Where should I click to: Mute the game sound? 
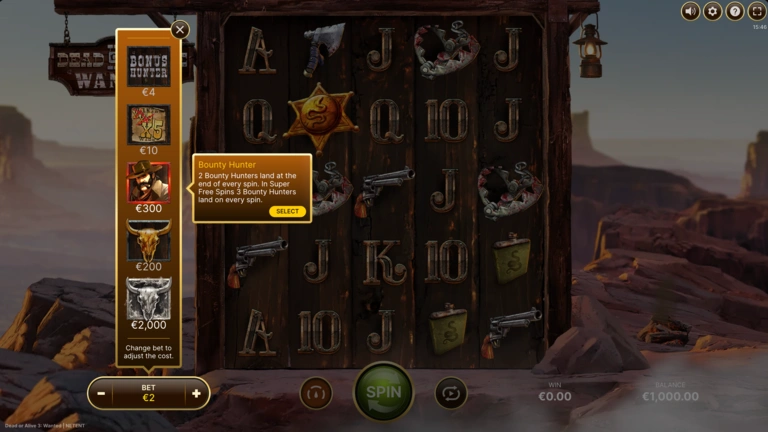click(x=690, y=11)
